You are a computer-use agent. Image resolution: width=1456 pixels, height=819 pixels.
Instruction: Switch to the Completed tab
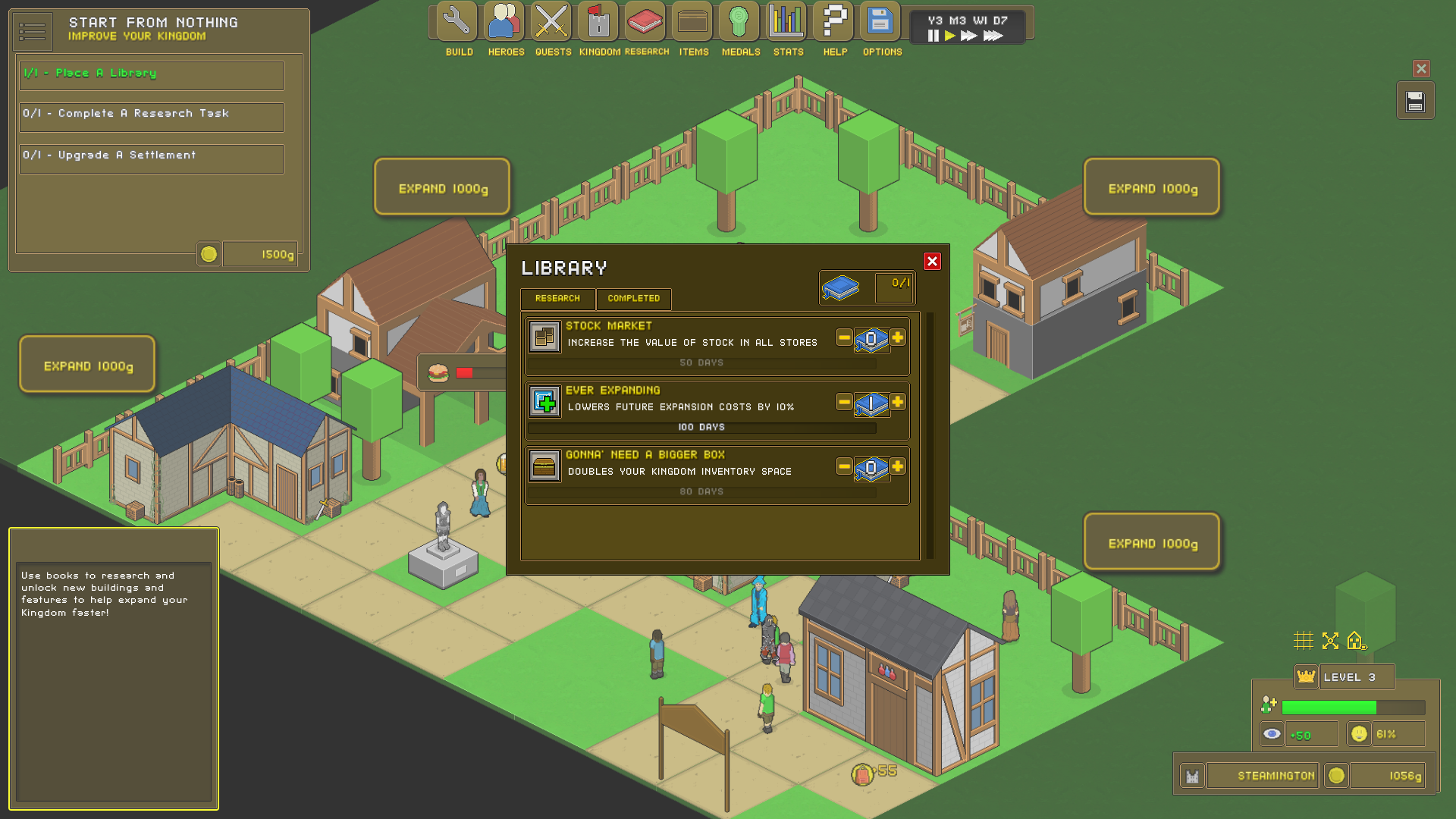(633, 299)
